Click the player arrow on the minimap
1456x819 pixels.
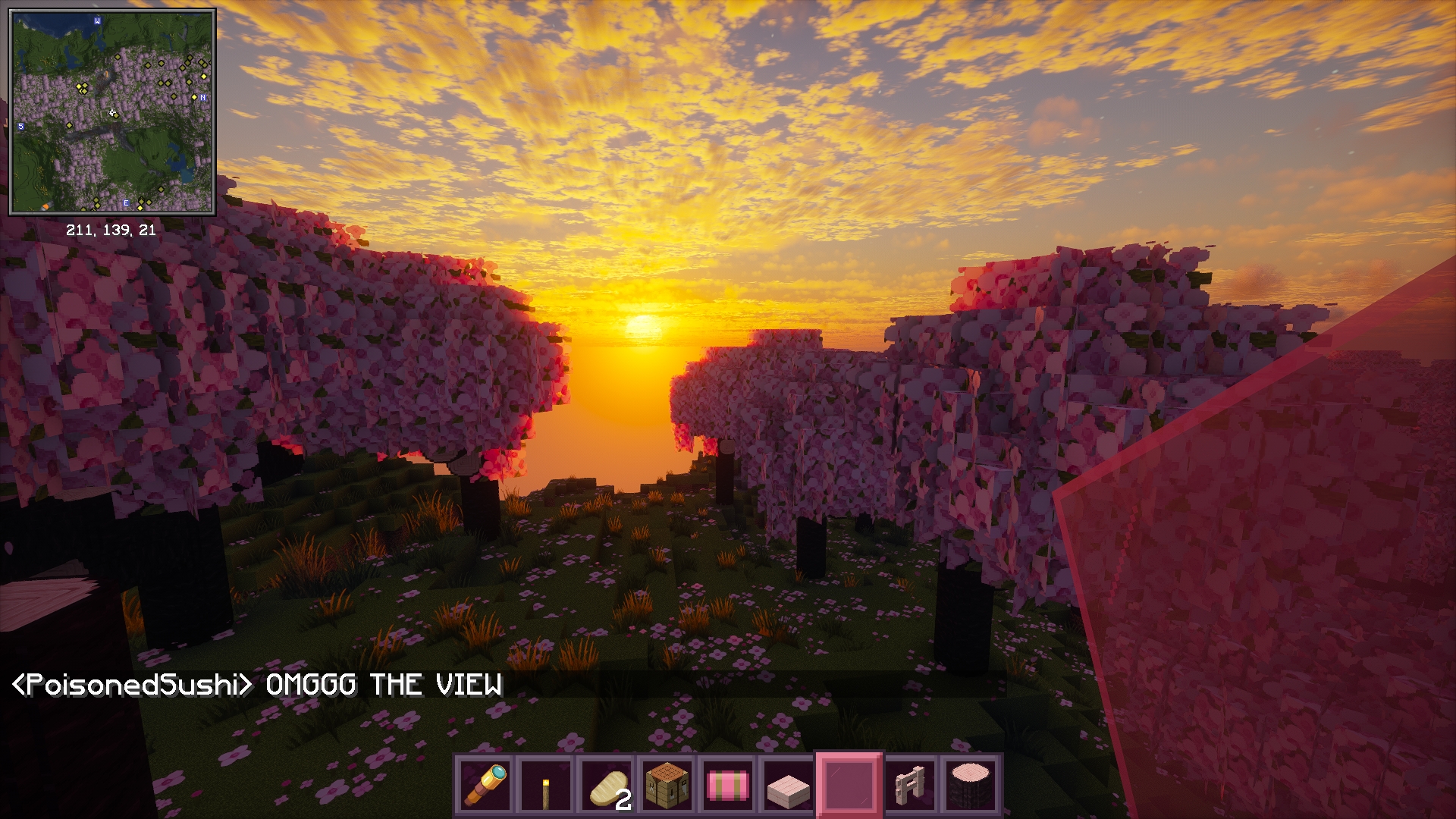112,111
